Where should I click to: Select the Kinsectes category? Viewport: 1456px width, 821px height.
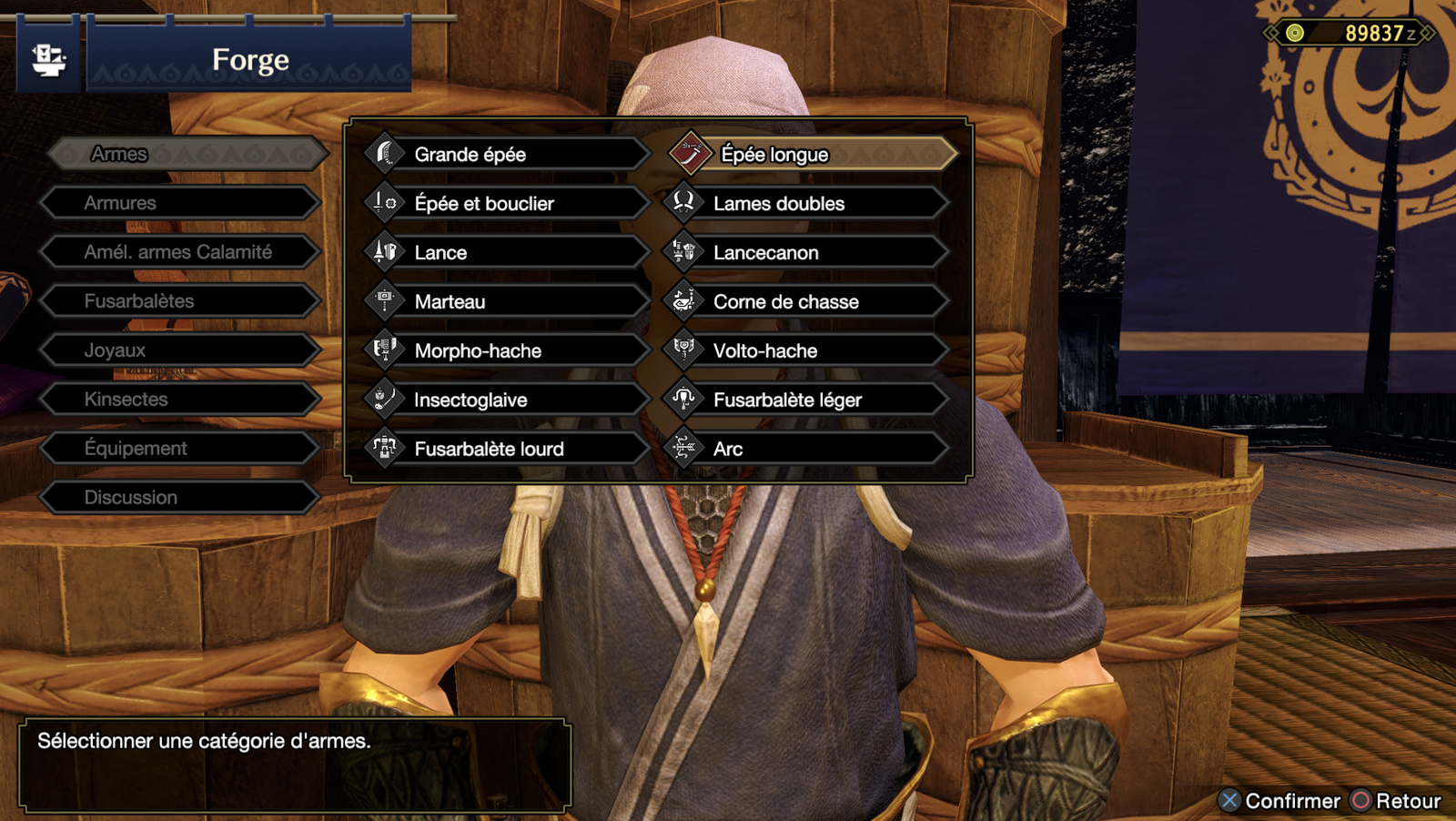pos(180,400)
